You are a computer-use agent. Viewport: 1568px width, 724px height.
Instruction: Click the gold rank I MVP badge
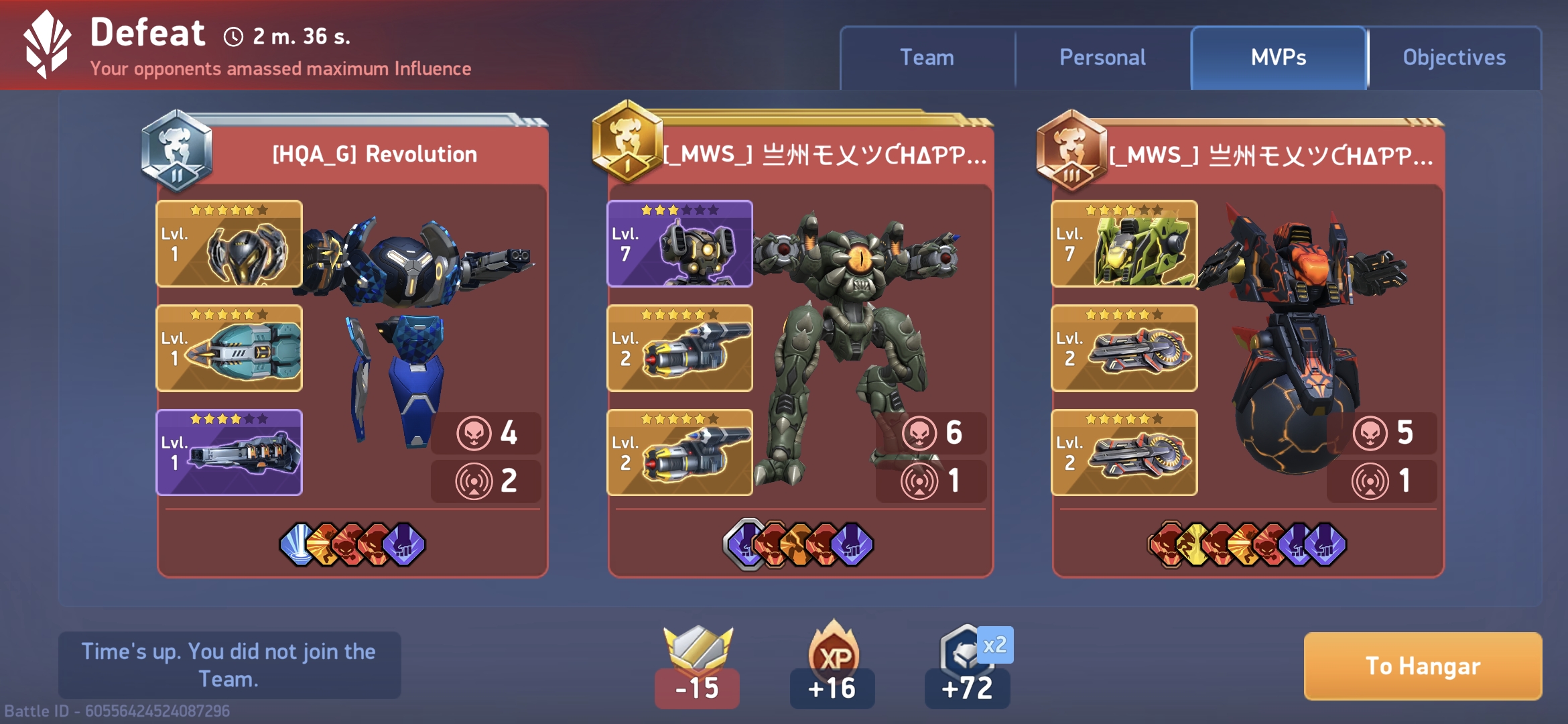pyautogui.click(x=627, y=141)
